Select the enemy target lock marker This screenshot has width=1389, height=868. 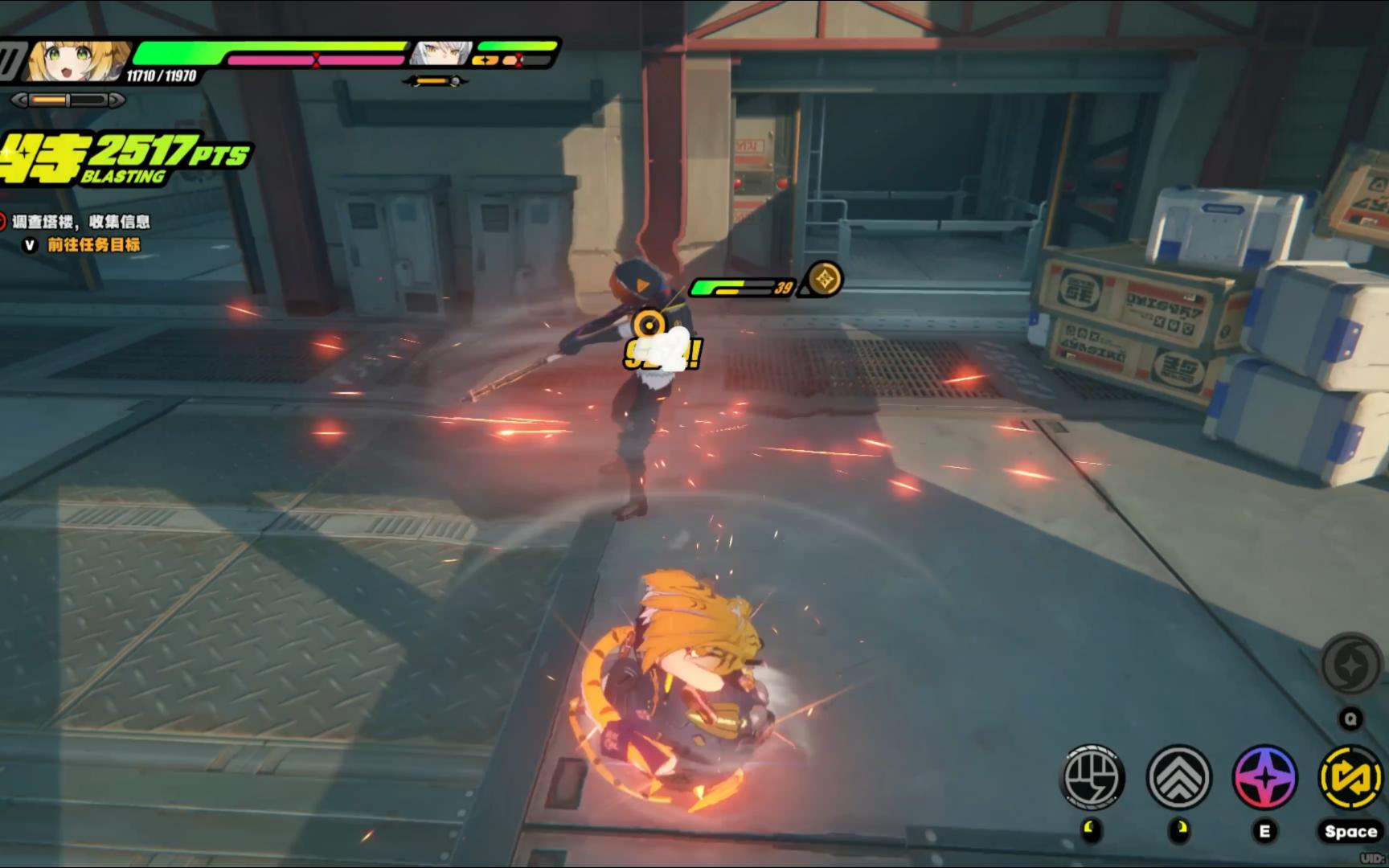[x=649, y=325]
